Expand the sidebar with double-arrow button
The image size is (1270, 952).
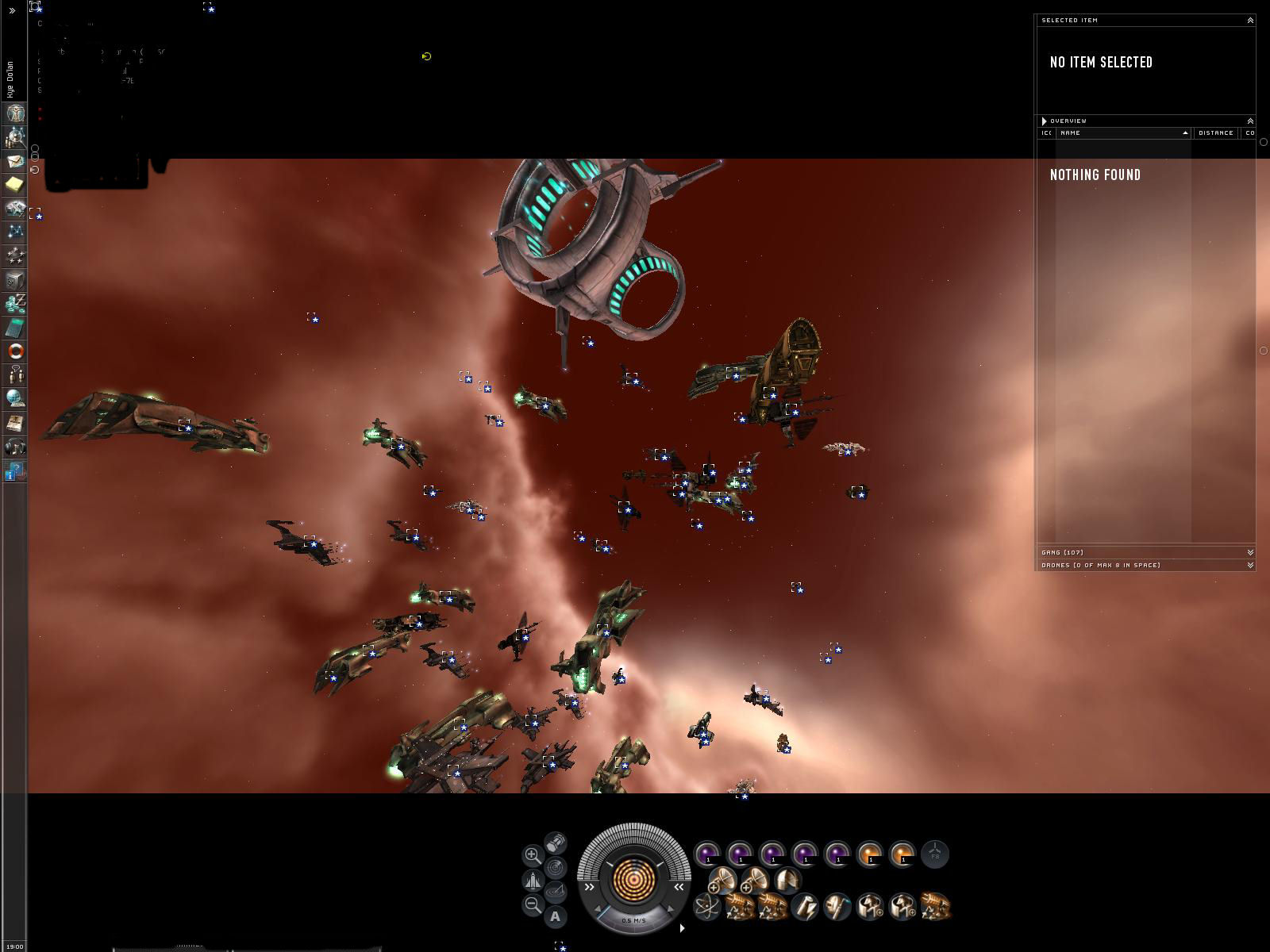click(x=11, y=11)
